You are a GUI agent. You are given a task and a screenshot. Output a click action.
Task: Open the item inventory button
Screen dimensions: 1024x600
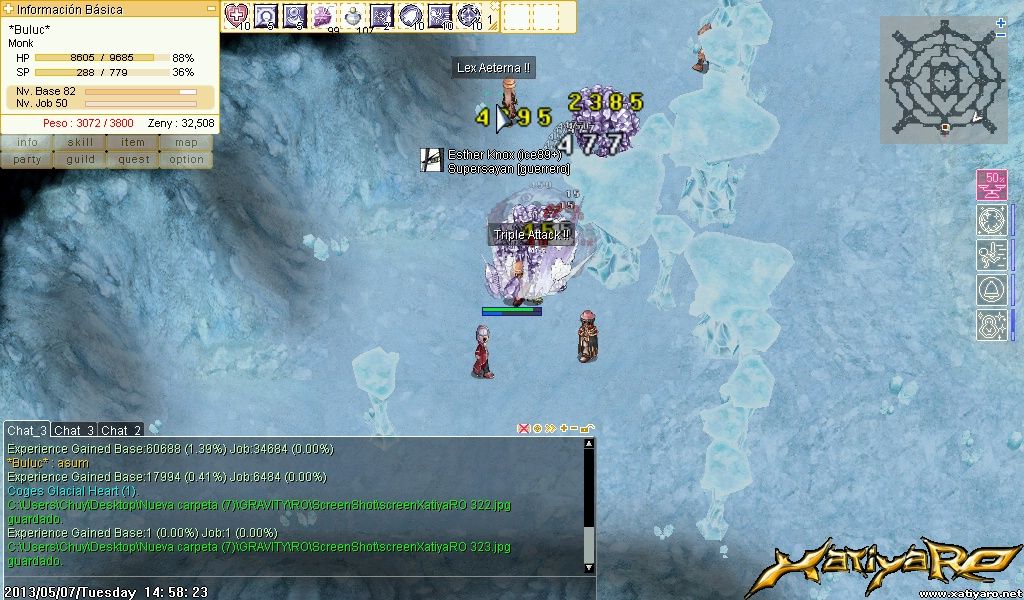click(133, 143)
